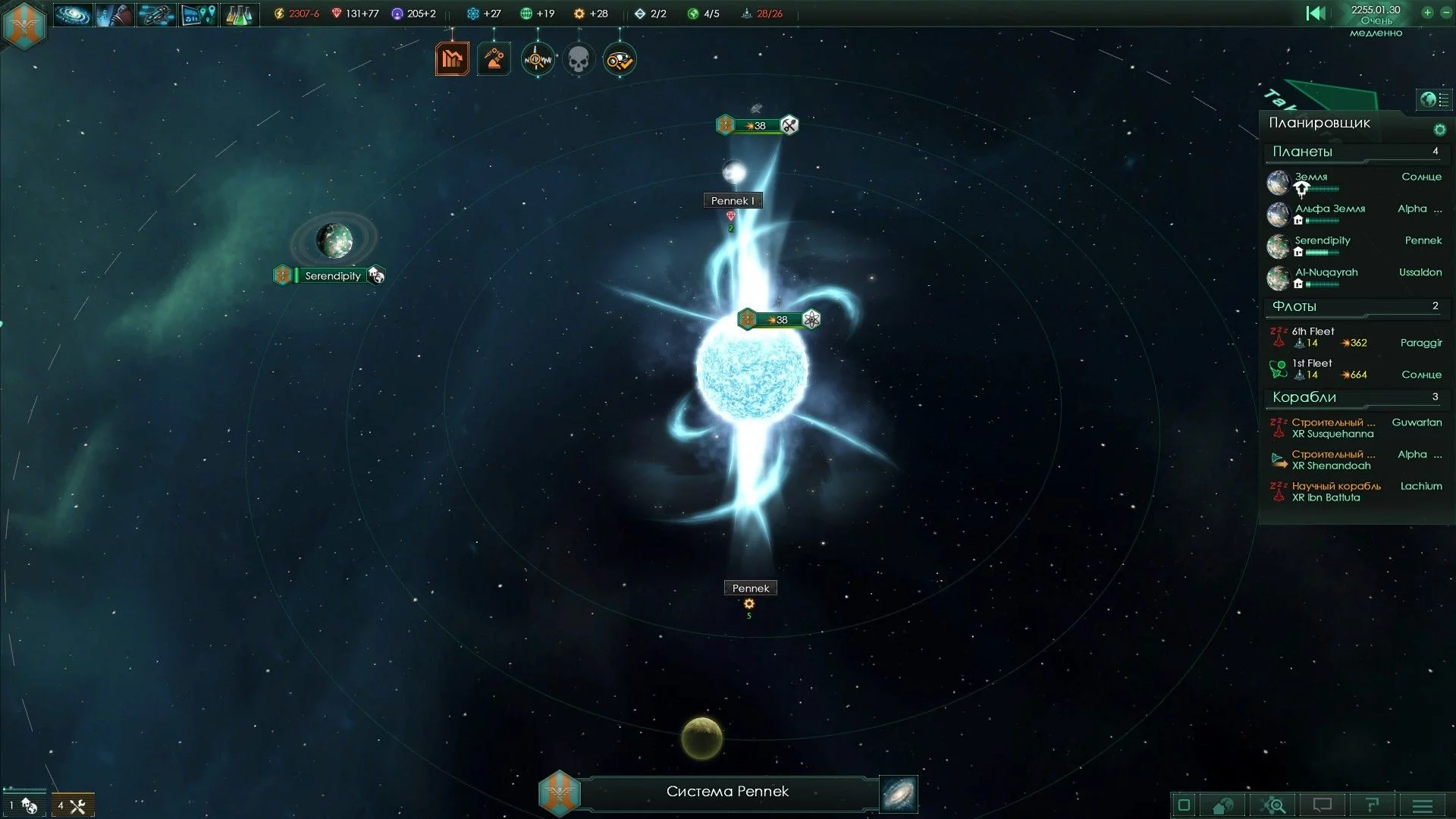Decrease game speed with minus button
Viewport: 1456px width, 819px height.
(x=1445, y=13)
